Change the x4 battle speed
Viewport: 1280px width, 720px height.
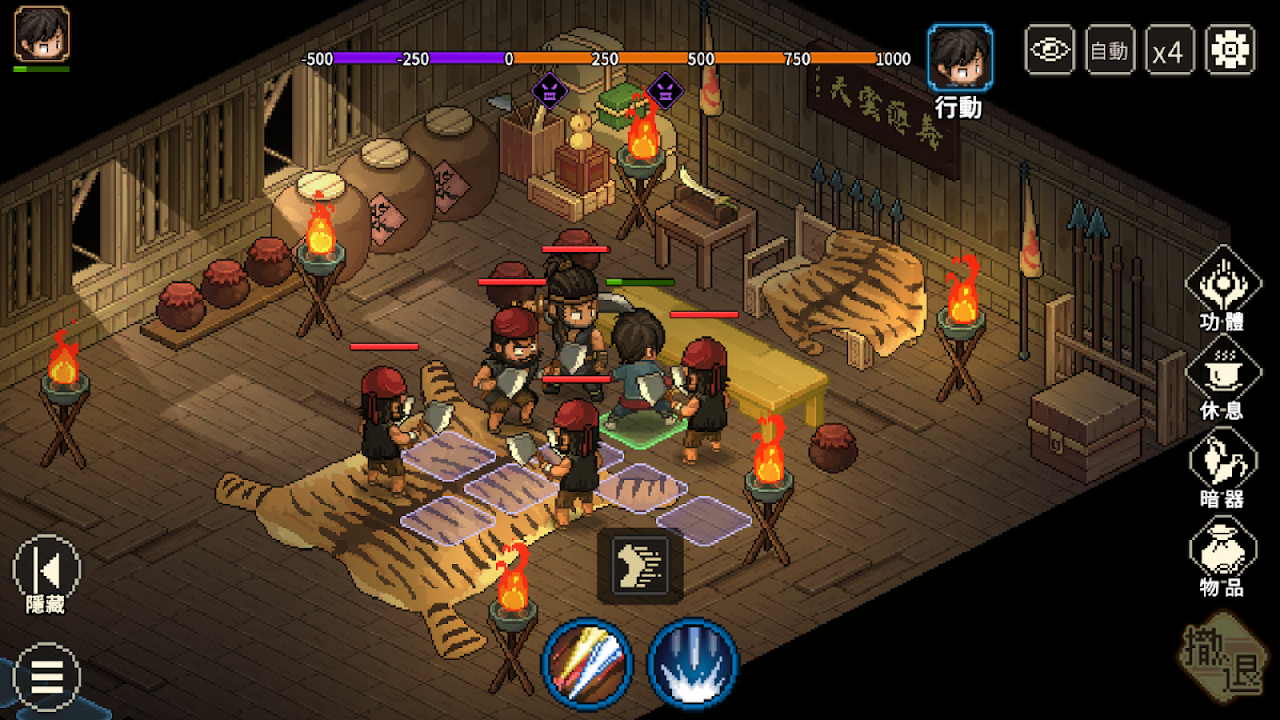[1168, 50]
